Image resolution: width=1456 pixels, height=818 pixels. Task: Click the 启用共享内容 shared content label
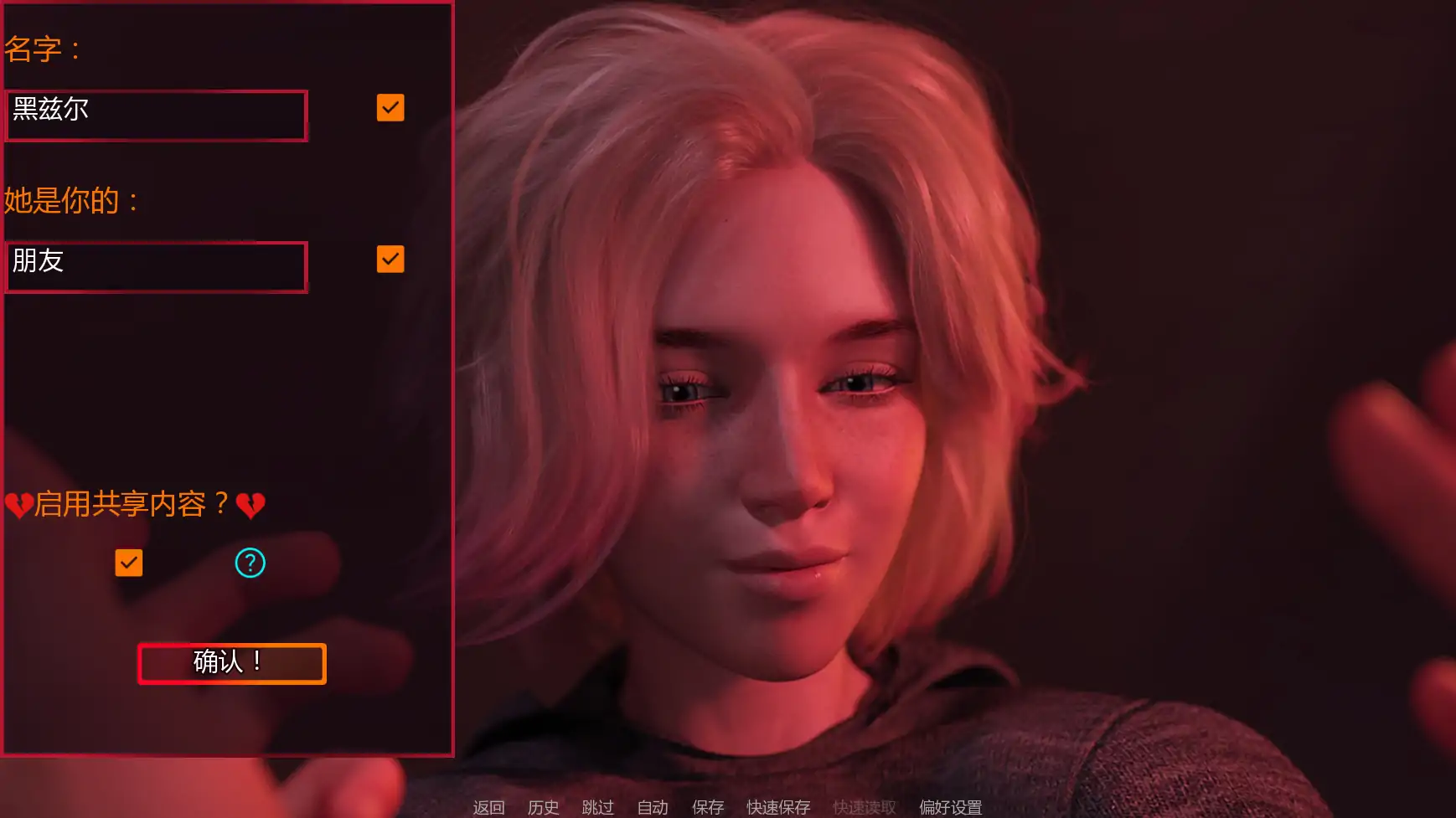[x=134, y=505]
